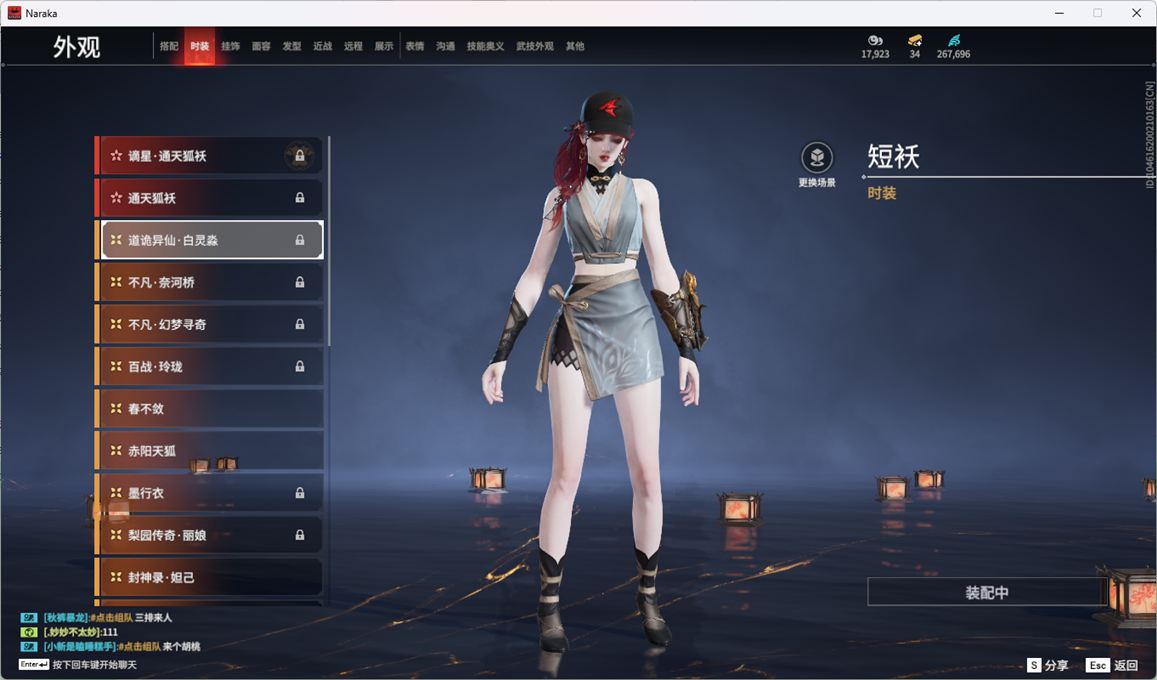Switch to the 其他 tab
Screen dimensions: 1157x680
(575, 46)
